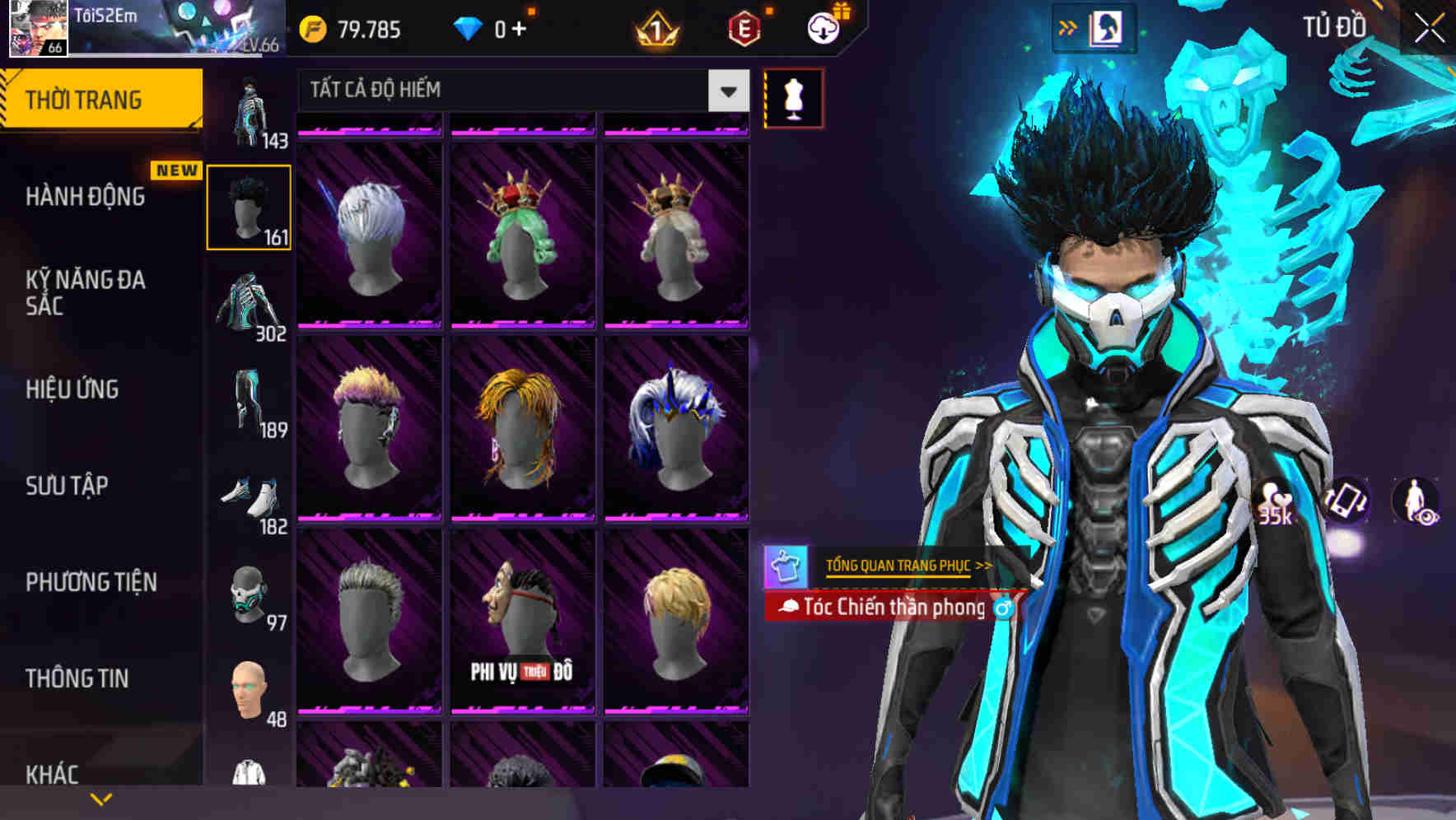Viewport: 1456px width, 820px height.
Task: Open the PHƯƠNG TIỆN section
Action: [x=91, y=581]
